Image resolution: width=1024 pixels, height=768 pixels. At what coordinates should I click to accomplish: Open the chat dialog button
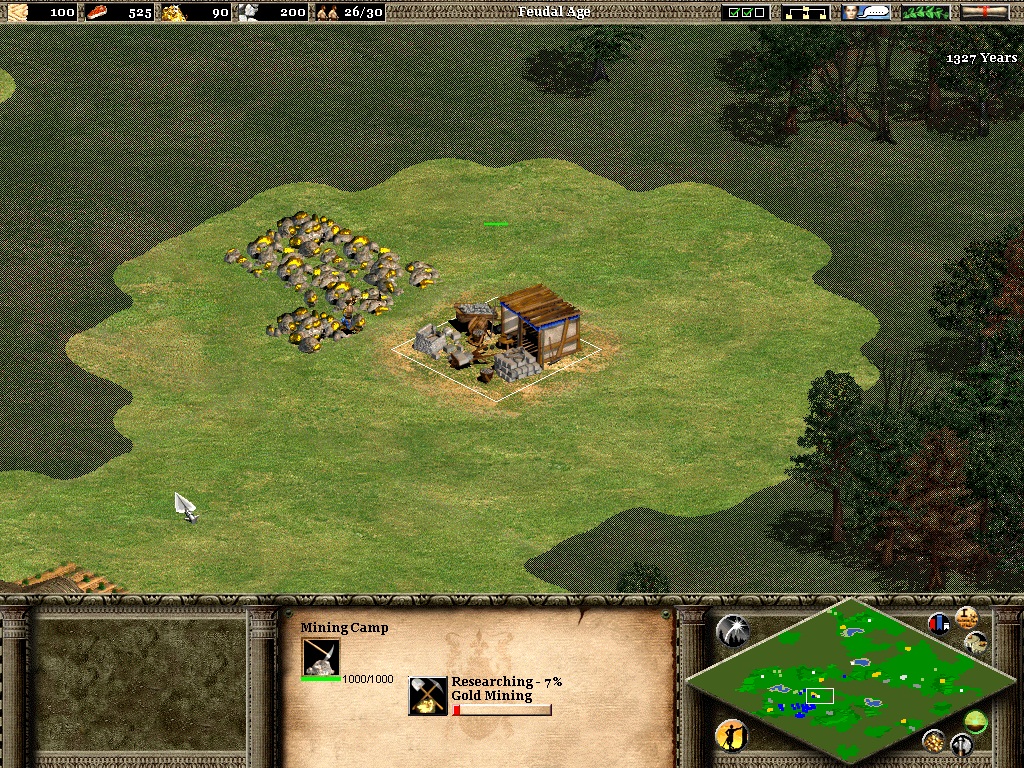866,12
